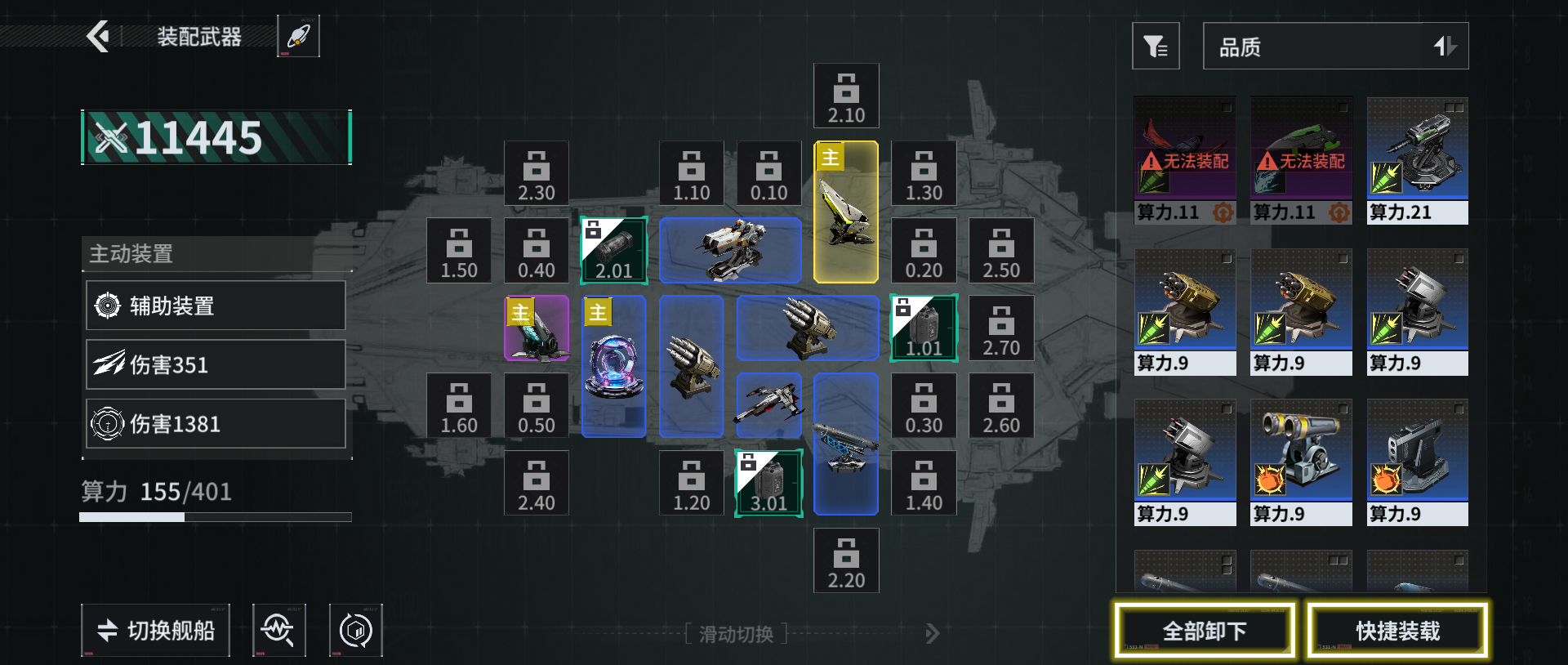
Task: Select the 辅助装置 entry
Action: [216, 306]
